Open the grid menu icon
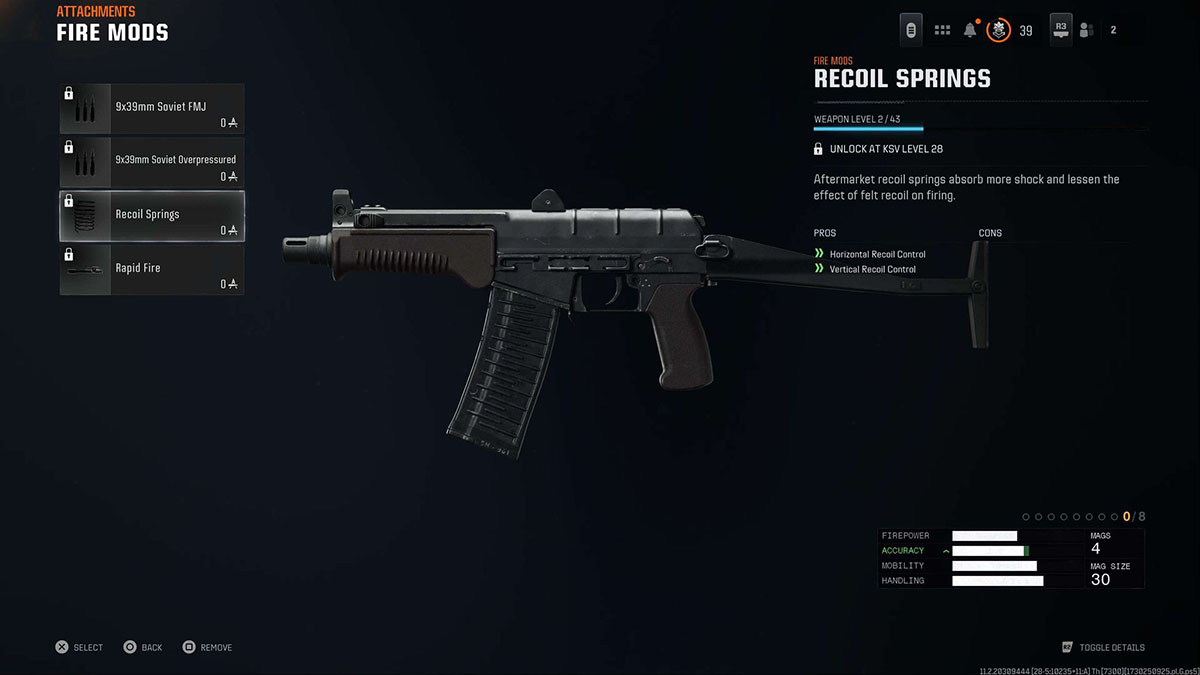This screenshot has height=675, width=1200. [942, 30]
